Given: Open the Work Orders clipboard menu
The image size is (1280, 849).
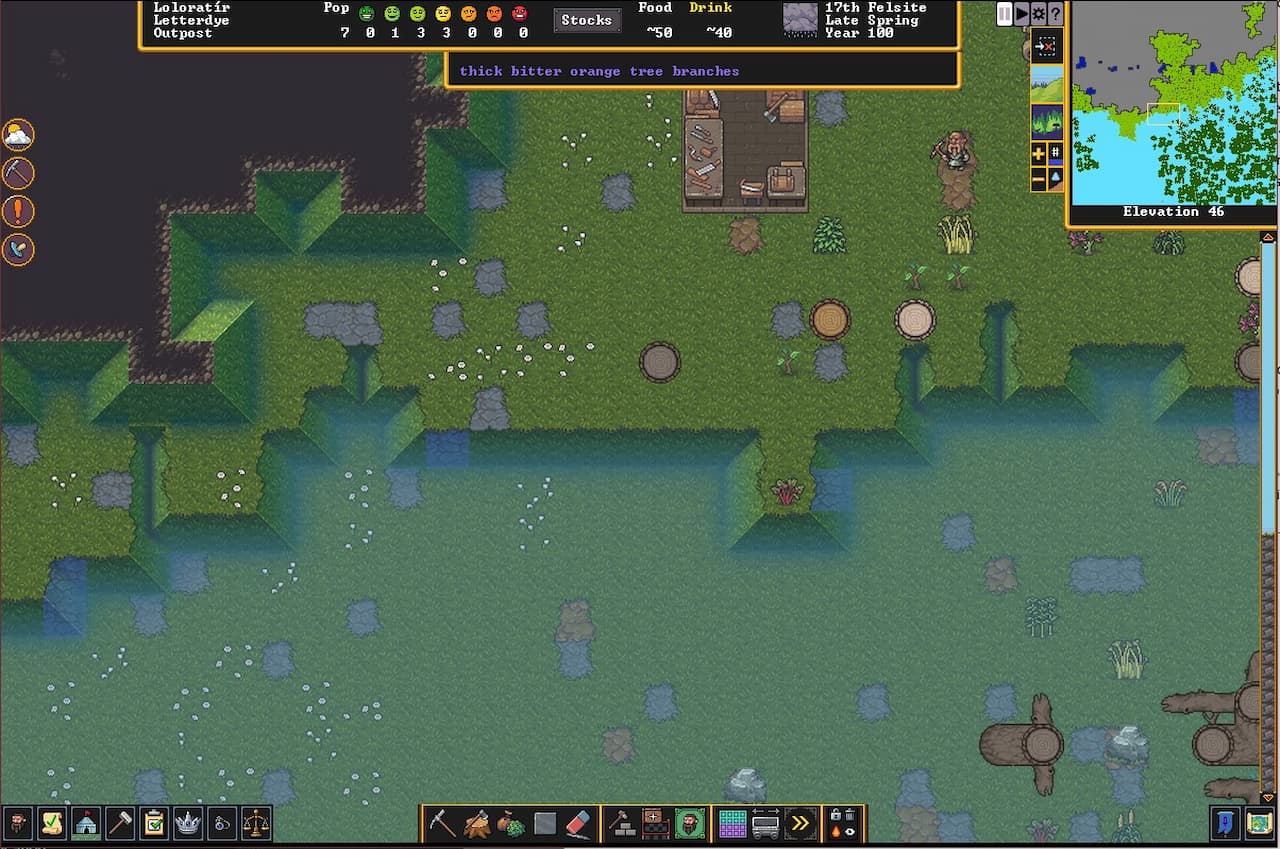Looking at the screenshot, I should (153, 824).
